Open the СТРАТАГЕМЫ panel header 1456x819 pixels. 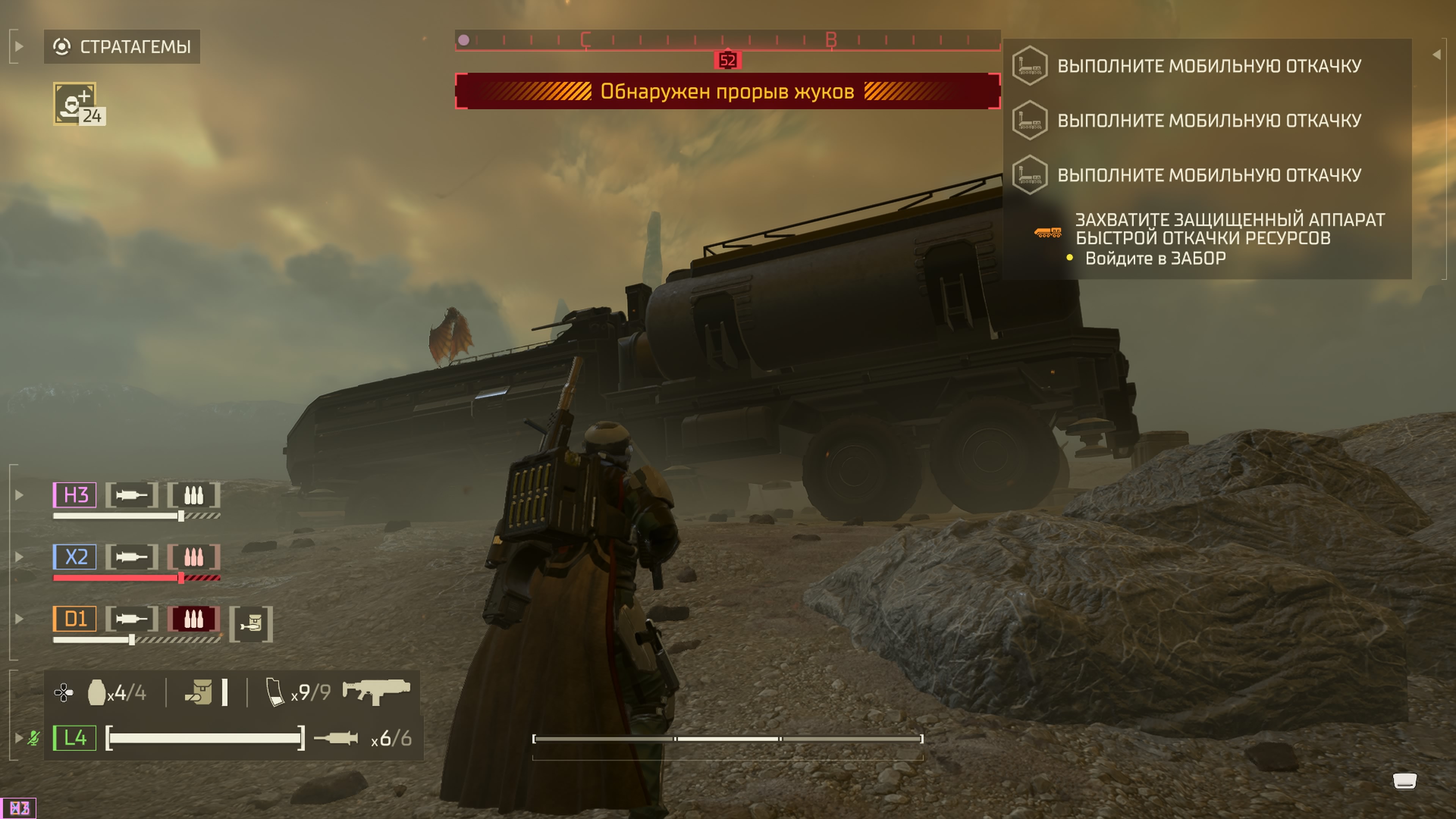click(x=122, y=46)
